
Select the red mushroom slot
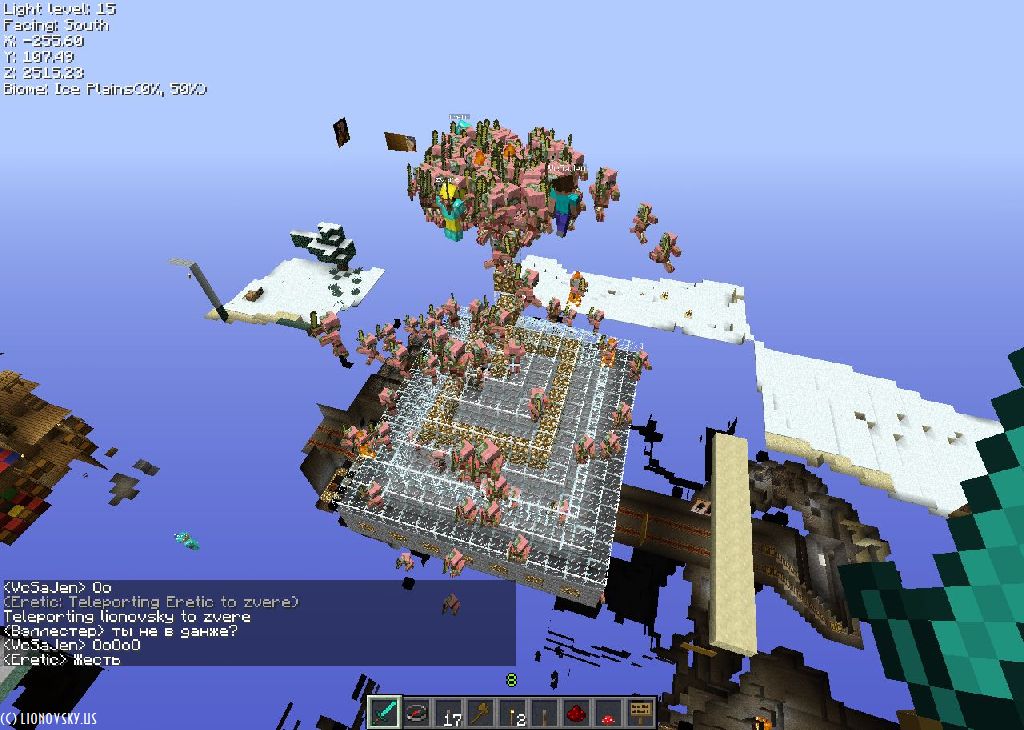click(609, 712)
